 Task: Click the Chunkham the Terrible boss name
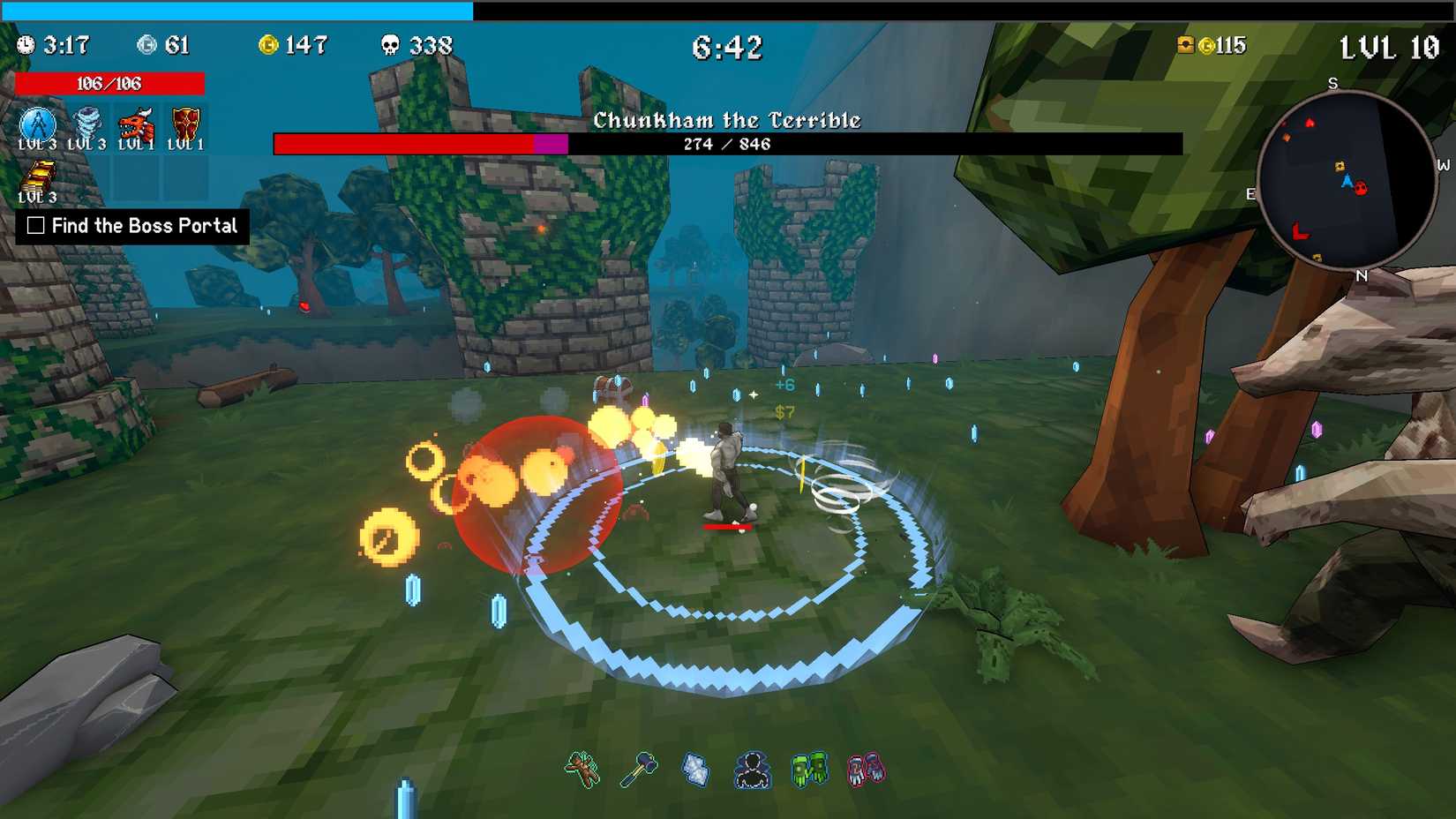[727, 119]
